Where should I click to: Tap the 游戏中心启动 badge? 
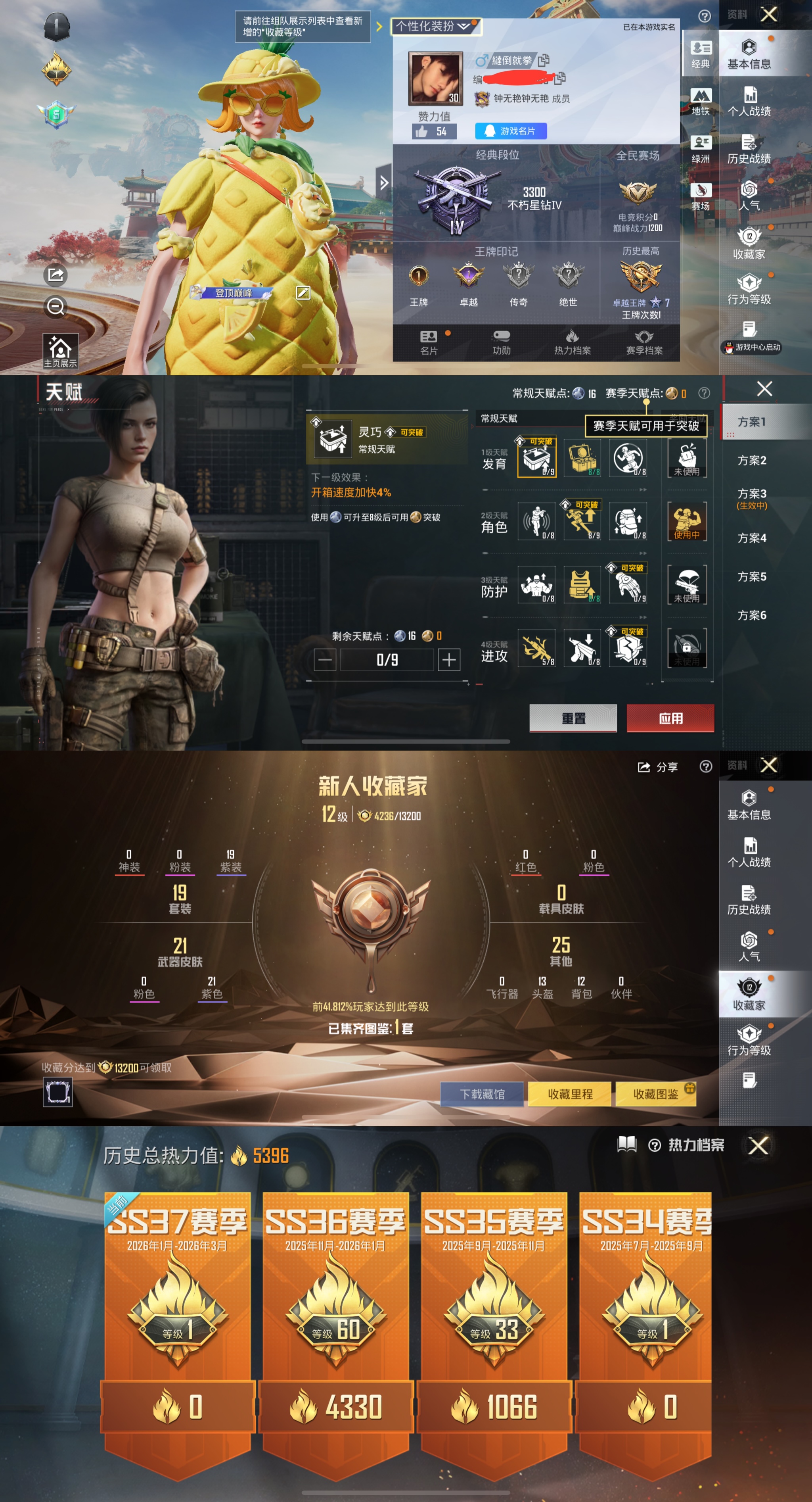[x=751, y=348]
